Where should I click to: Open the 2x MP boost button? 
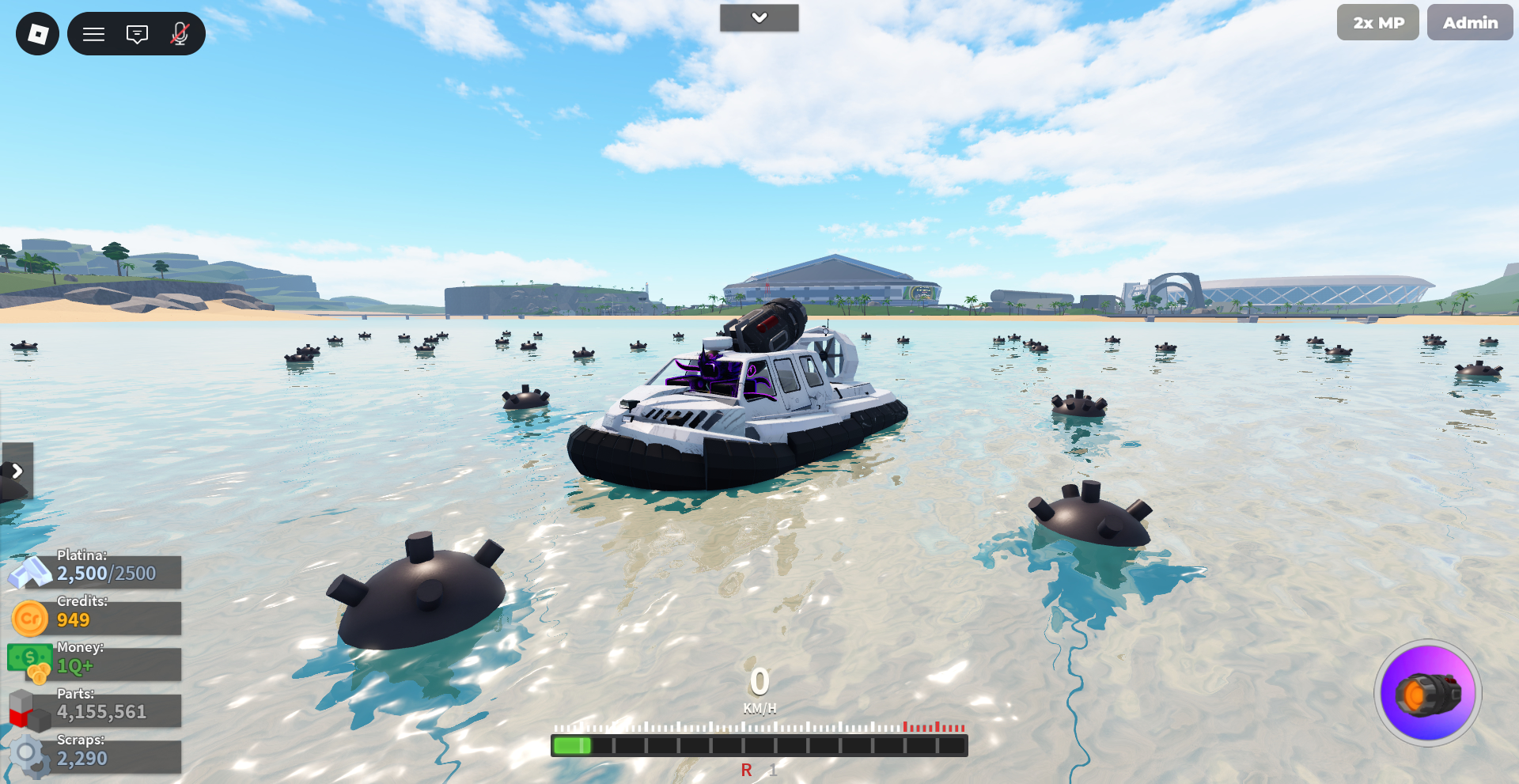click(1377, 23)
